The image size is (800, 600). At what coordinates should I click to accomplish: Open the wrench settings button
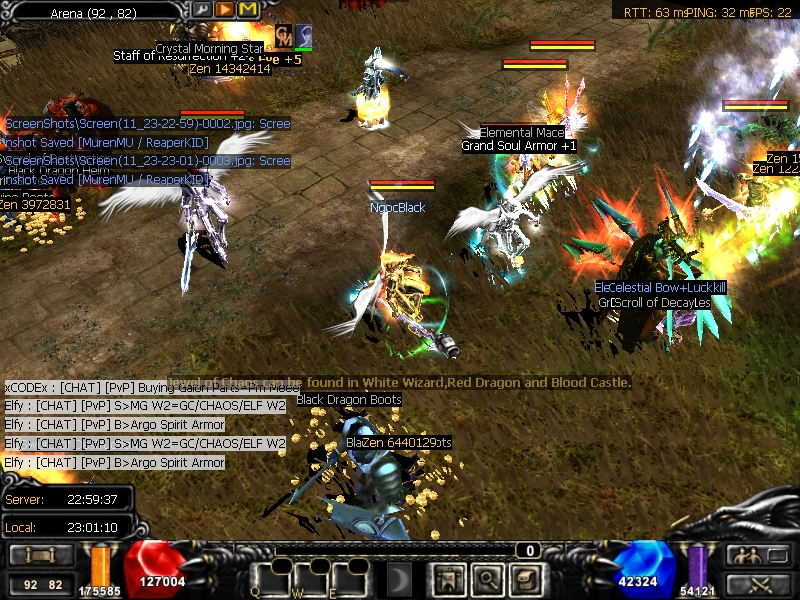(x=203, y=10)
